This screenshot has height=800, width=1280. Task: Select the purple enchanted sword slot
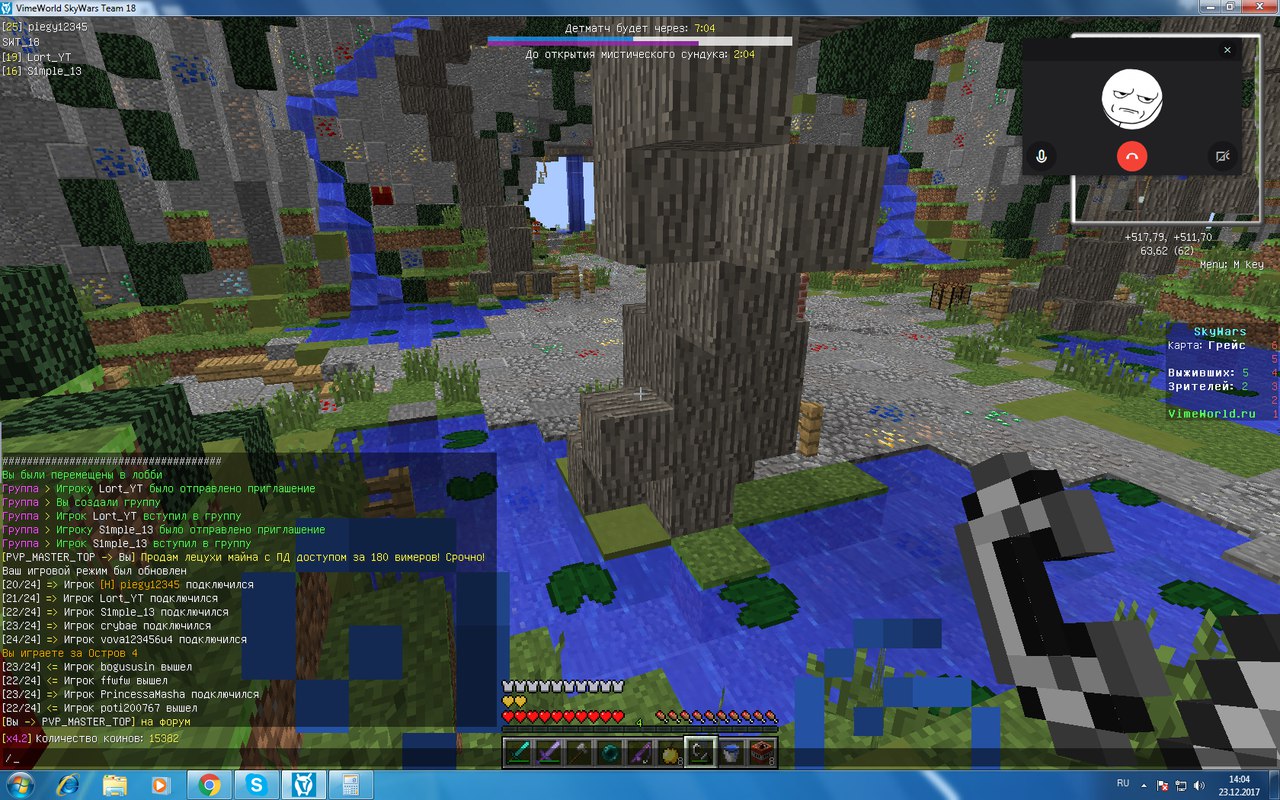[x=549, y=752]
